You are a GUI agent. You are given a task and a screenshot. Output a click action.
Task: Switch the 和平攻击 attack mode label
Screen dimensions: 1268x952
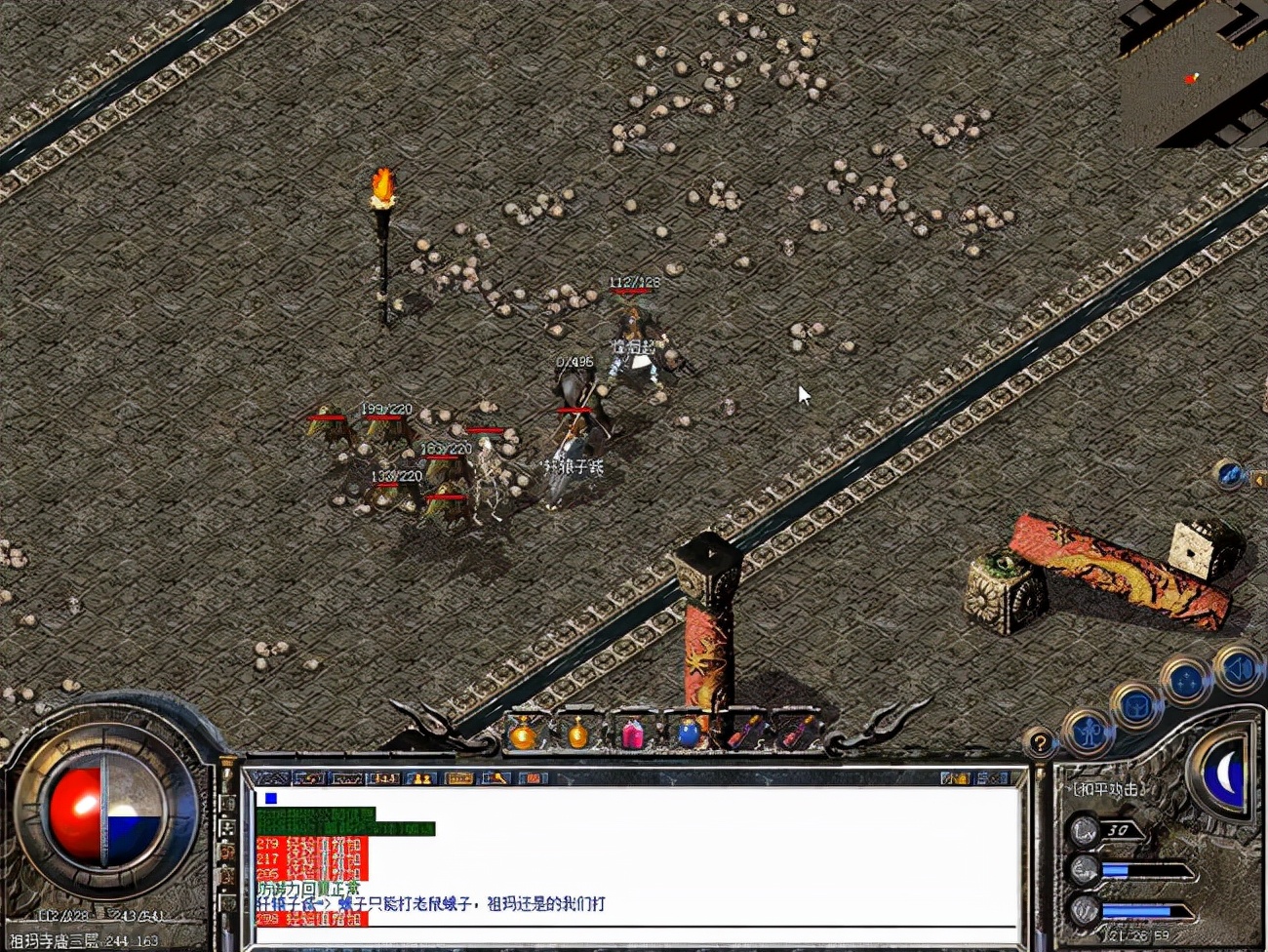[x=1106, y=789]
